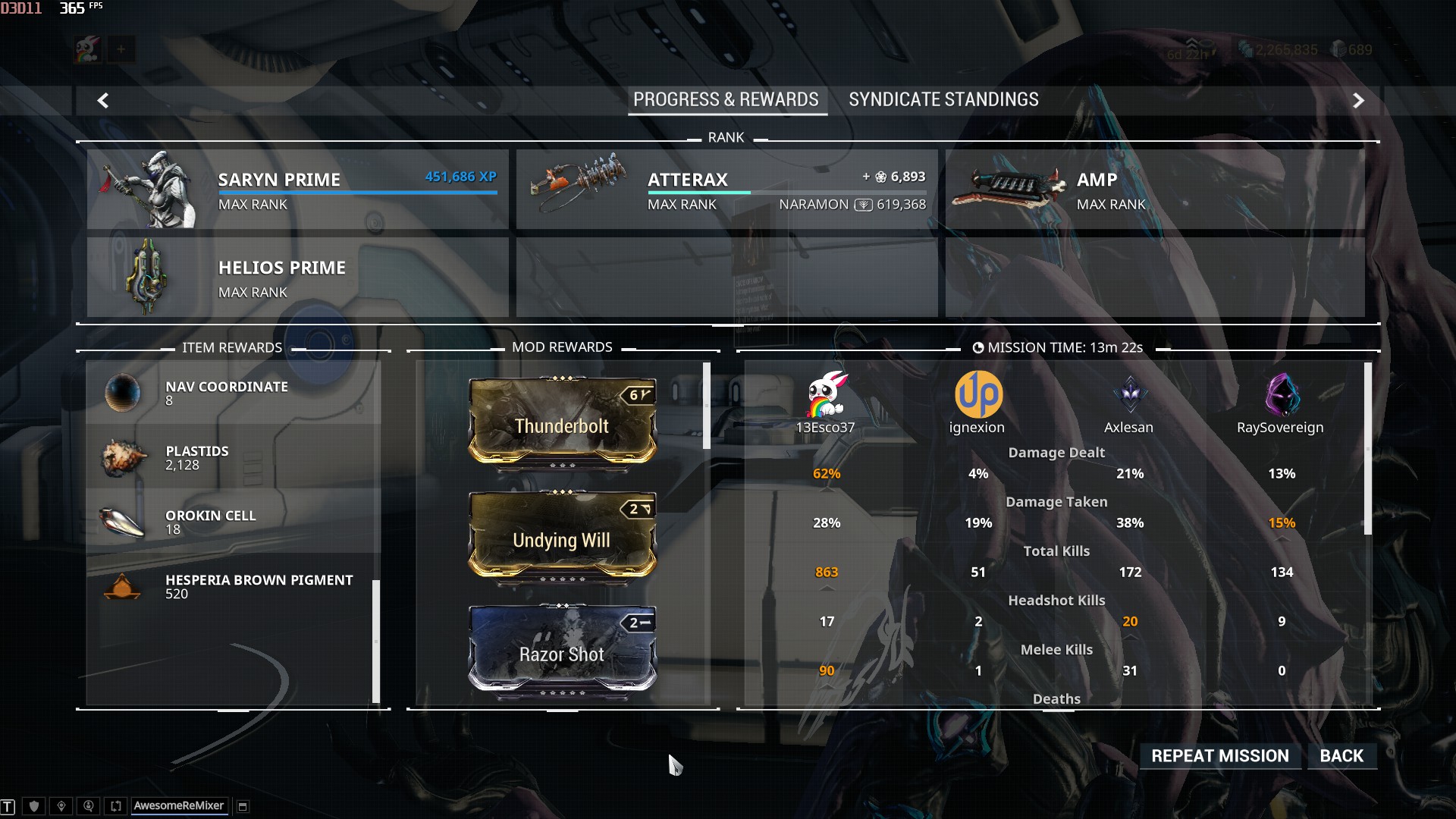Click Axlesan's player avatar
Image resolution: width=1456 pixels, height=819 pixels.
pos(1130,394)
